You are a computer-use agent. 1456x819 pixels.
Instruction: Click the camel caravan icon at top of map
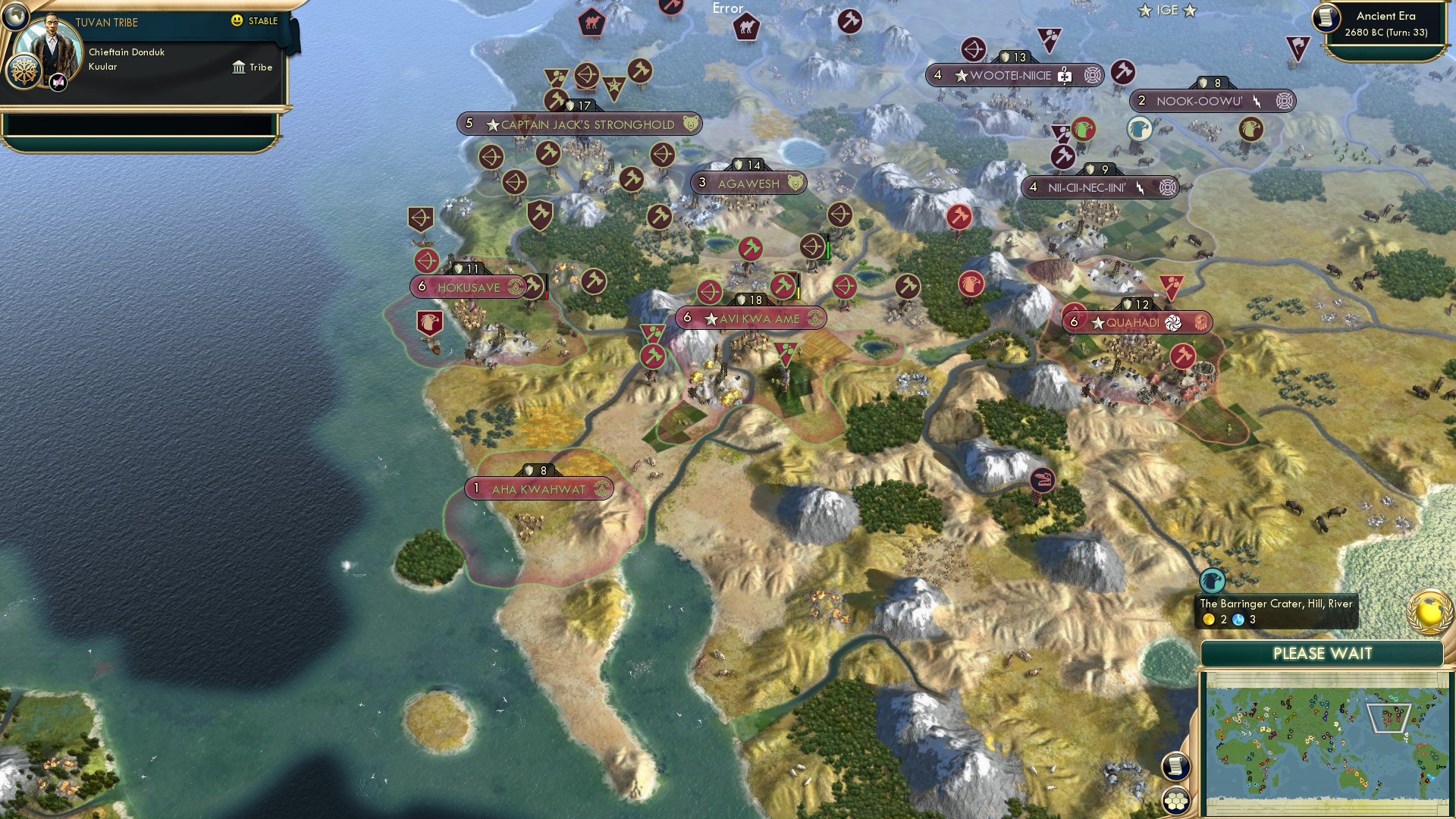pos(592,22)
